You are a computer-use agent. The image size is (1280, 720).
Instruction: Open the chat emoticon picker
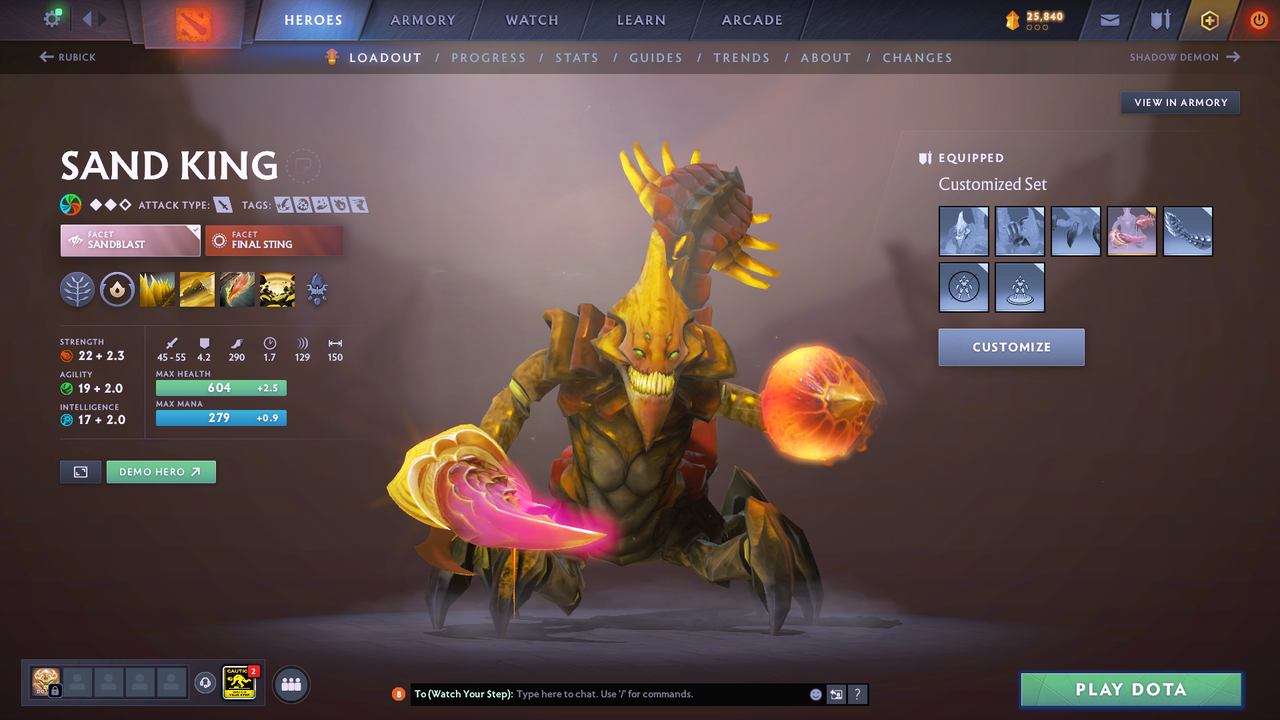pyautogui.click(x=815, y=693)
